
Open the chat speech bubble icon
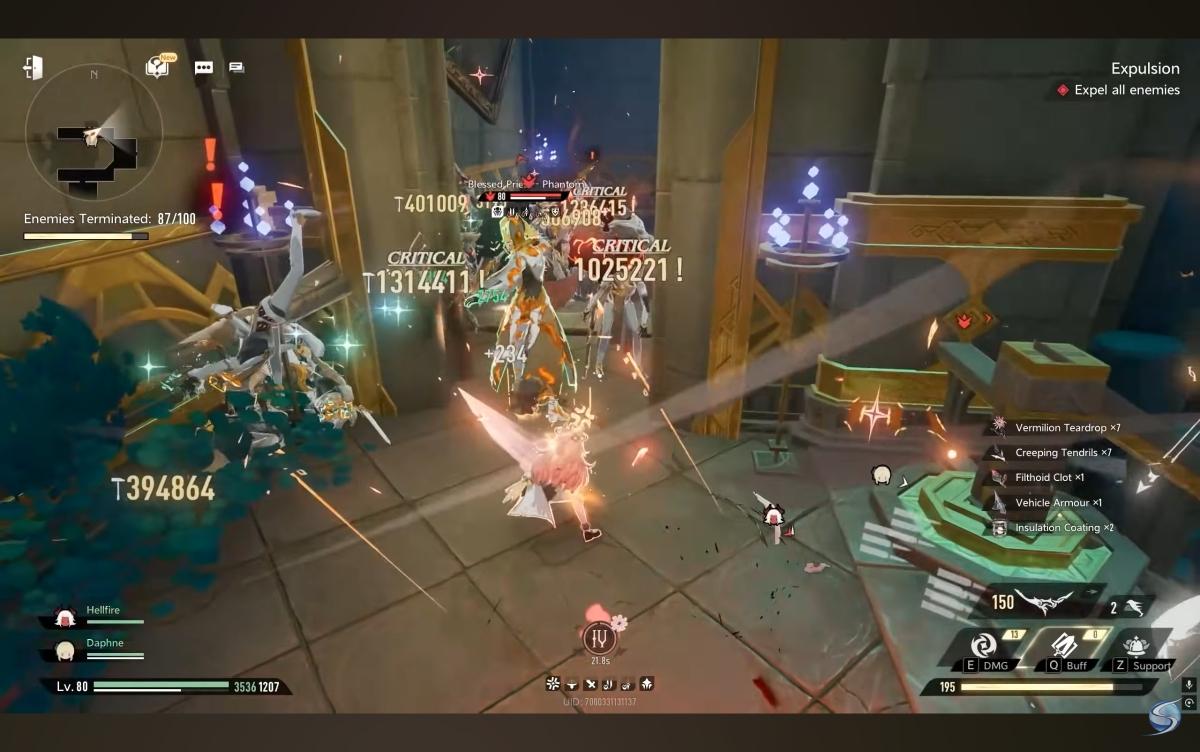tap(204, 68)
